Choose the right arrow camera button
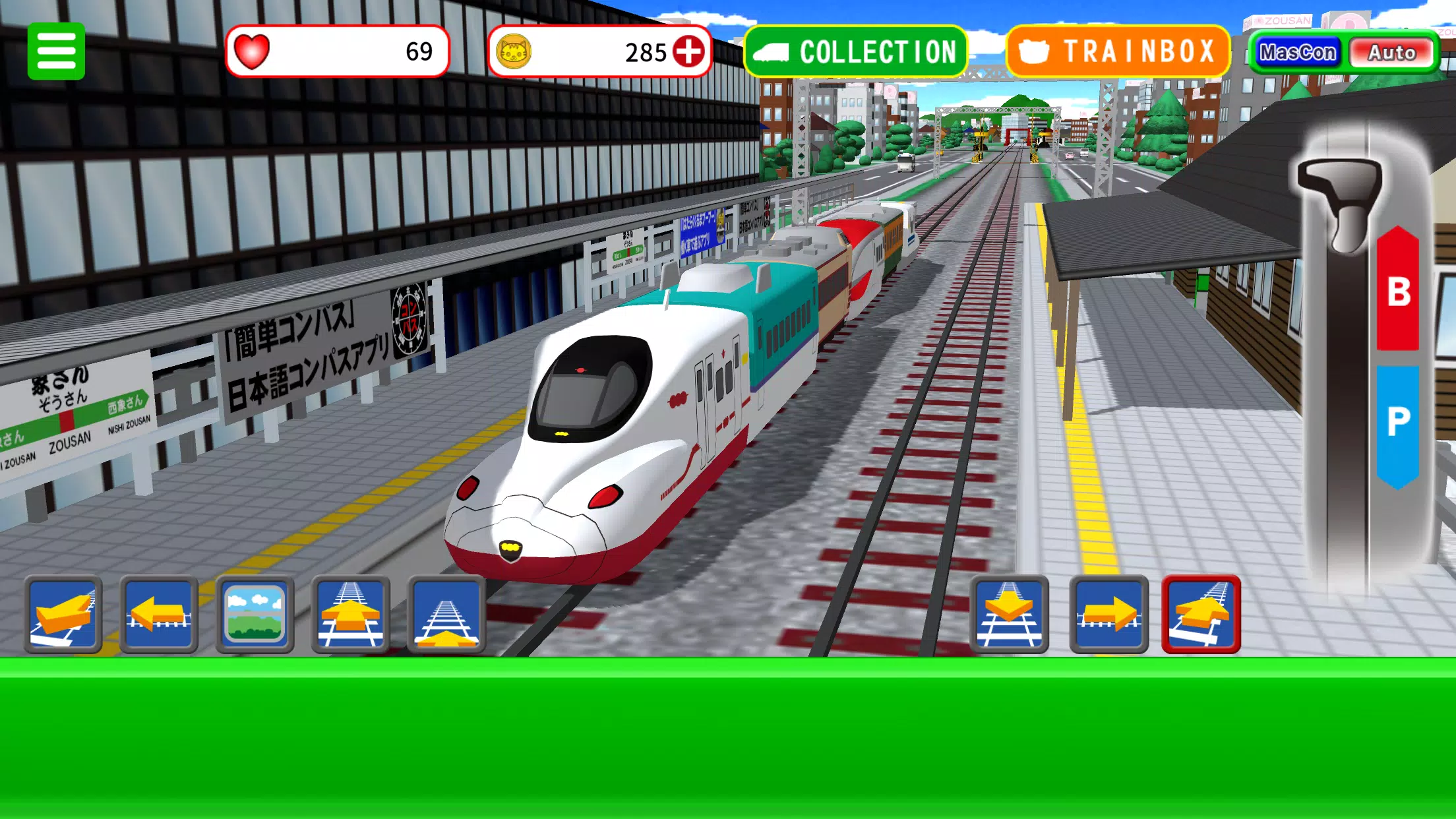Image resolution: width=1456 pixels, height=819 pixels. [x=1108, y=615]
